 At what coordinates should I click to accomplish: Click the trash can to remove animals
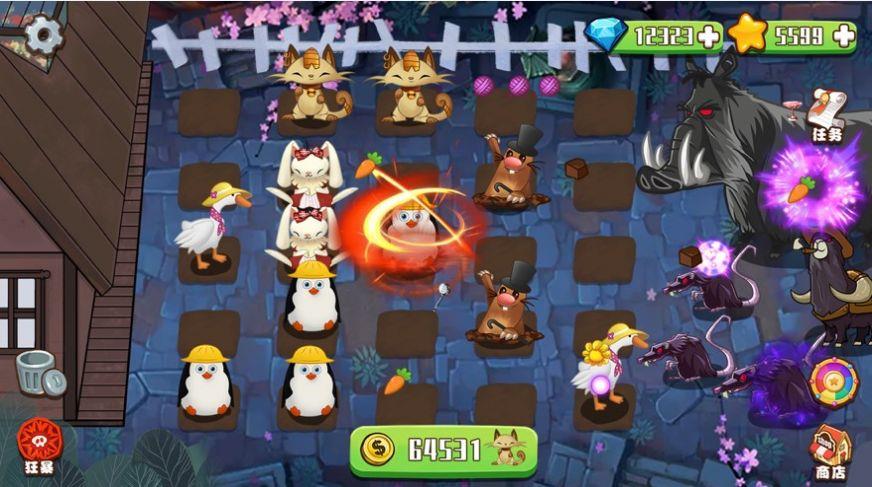point(38,373)
